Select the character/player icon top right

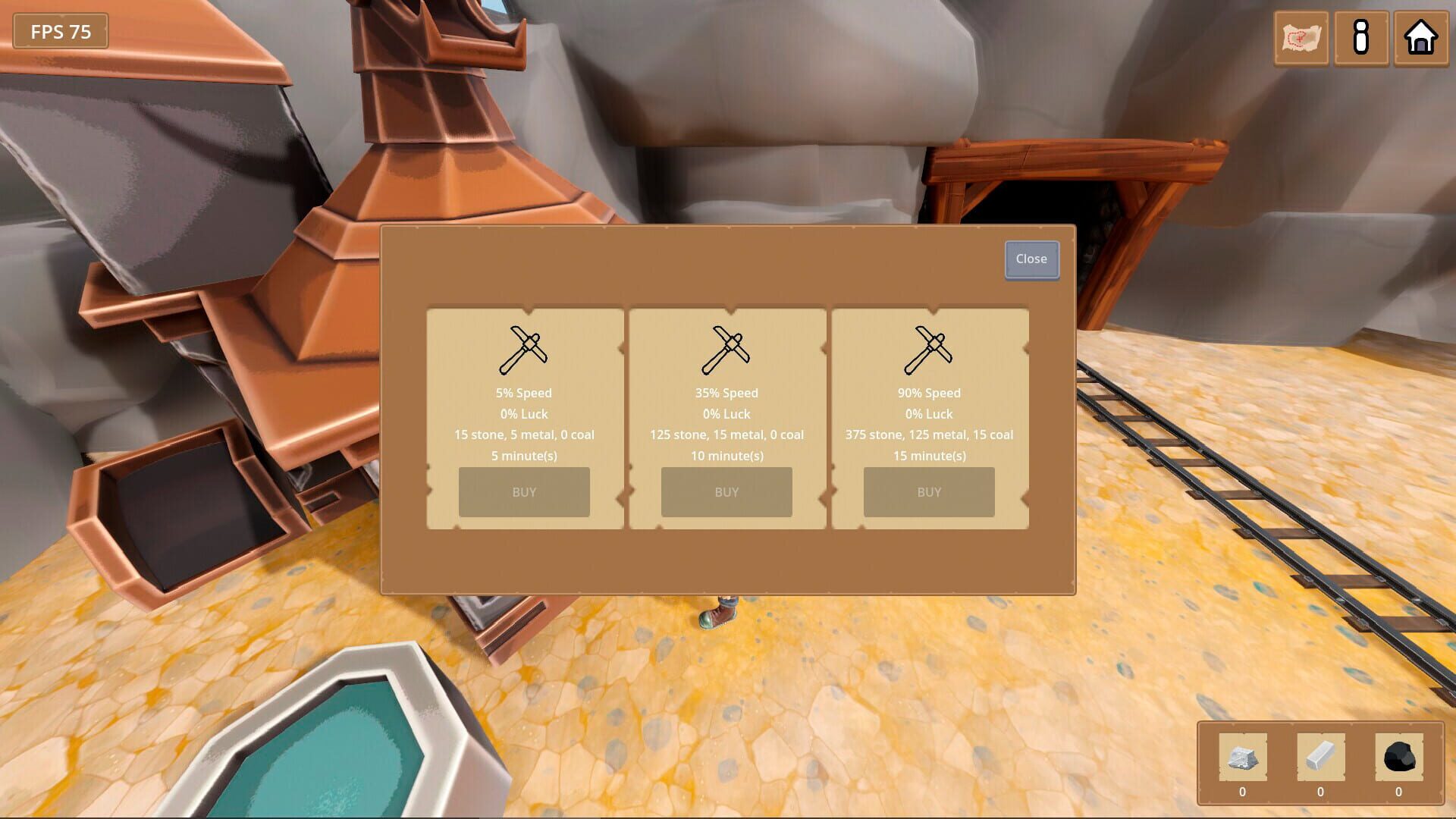click(1361, 39)
